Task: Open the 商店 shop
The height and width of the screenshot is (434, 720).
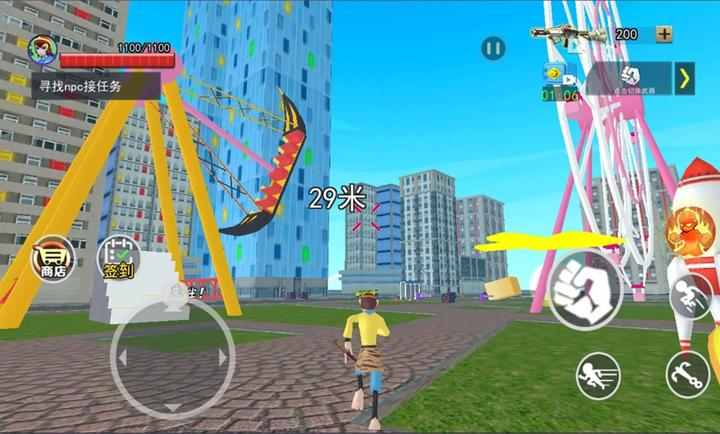Action: [55, 260]
